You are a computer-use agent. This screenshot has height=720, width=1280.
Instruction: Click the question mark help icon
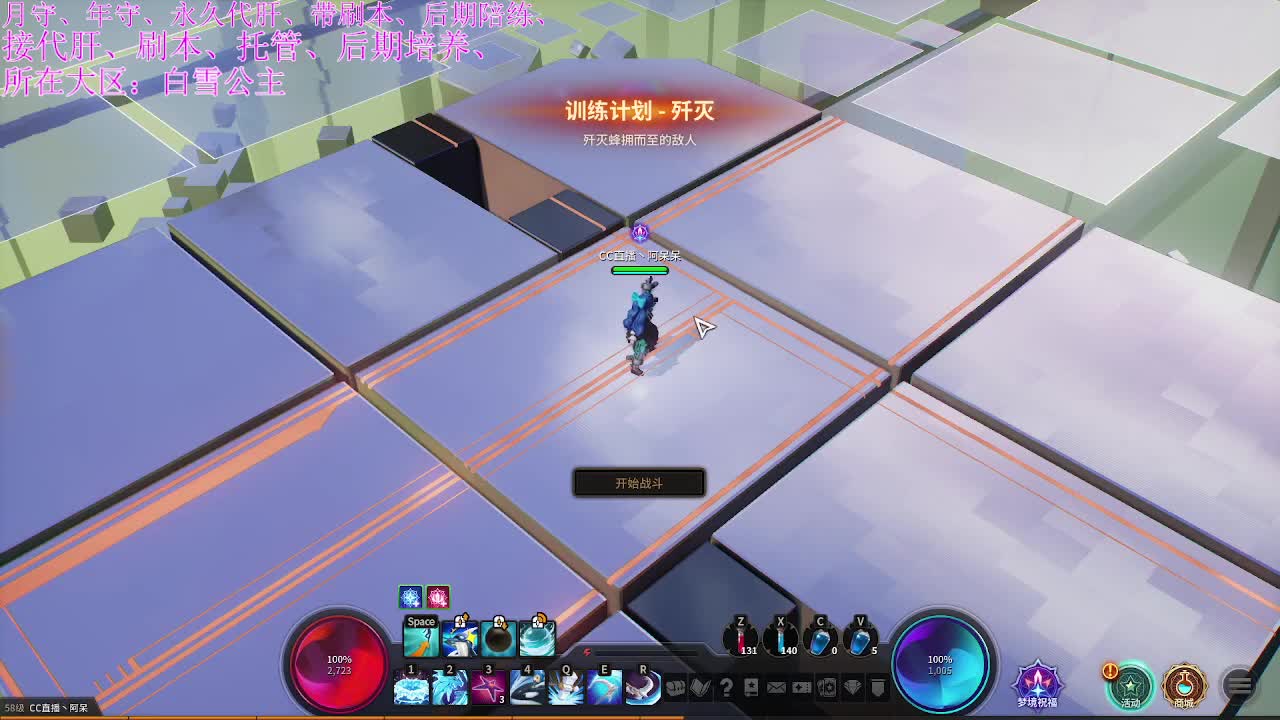coord(727,688)
